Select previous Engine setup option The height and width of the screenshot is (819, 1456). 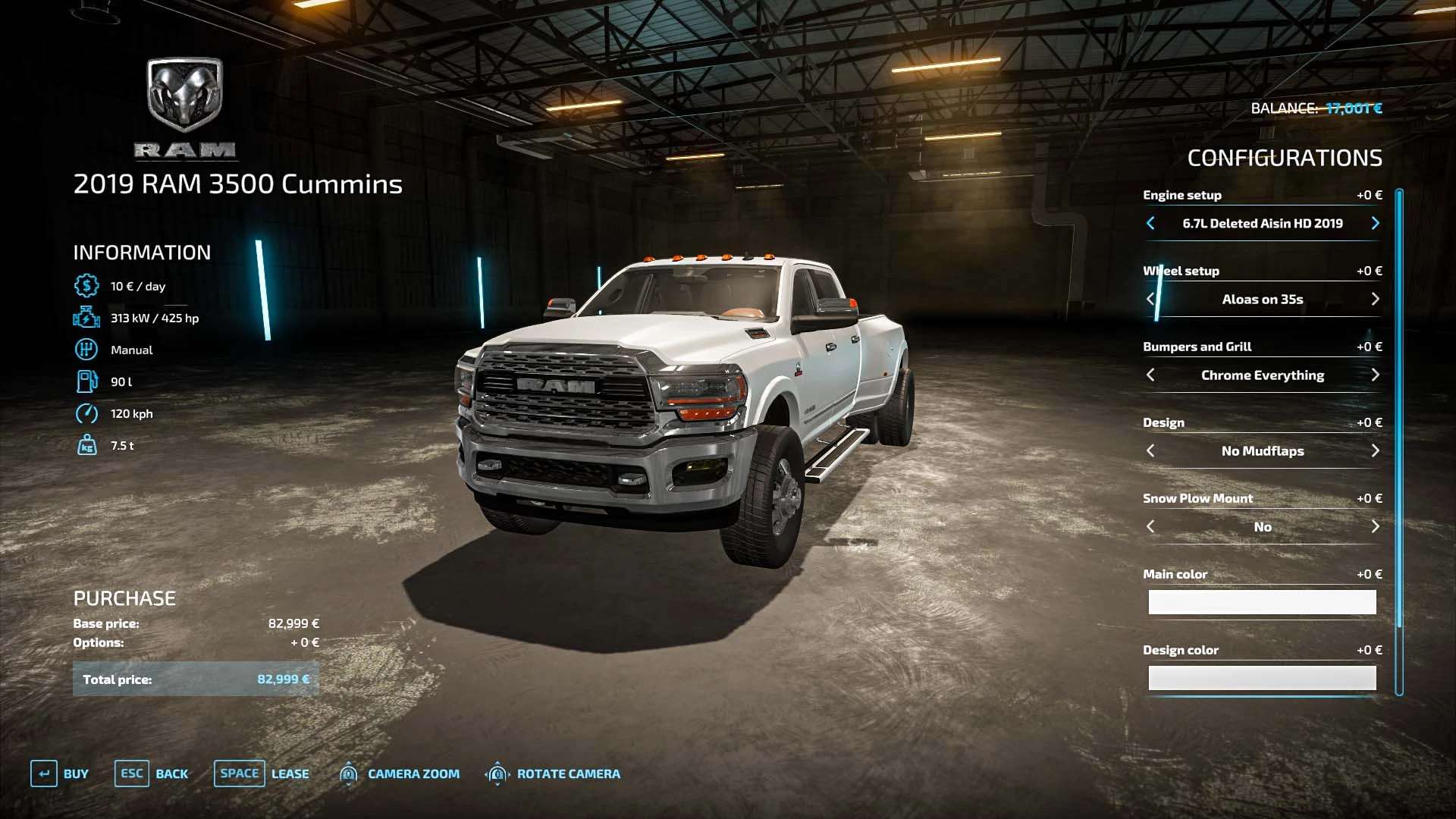click(x=1150, y=223)
